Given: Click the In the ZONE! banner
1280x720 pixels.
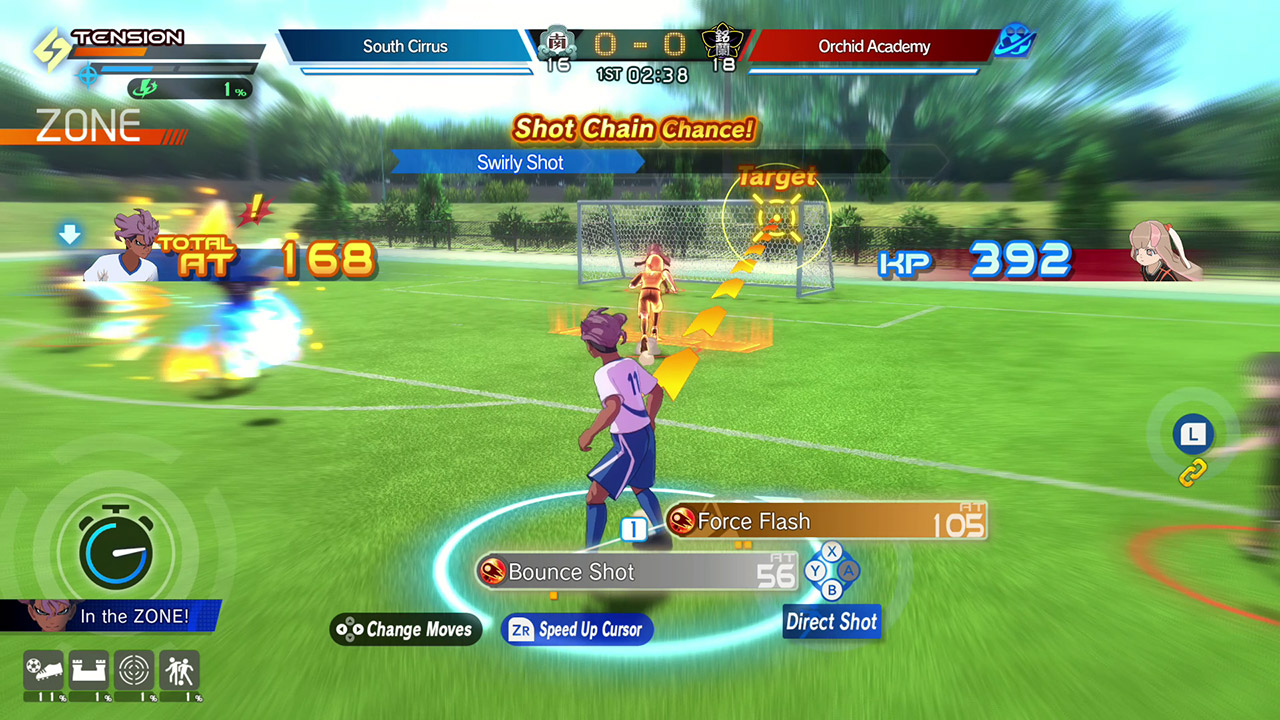Looking at the screenshot, I should pos(110,616).
